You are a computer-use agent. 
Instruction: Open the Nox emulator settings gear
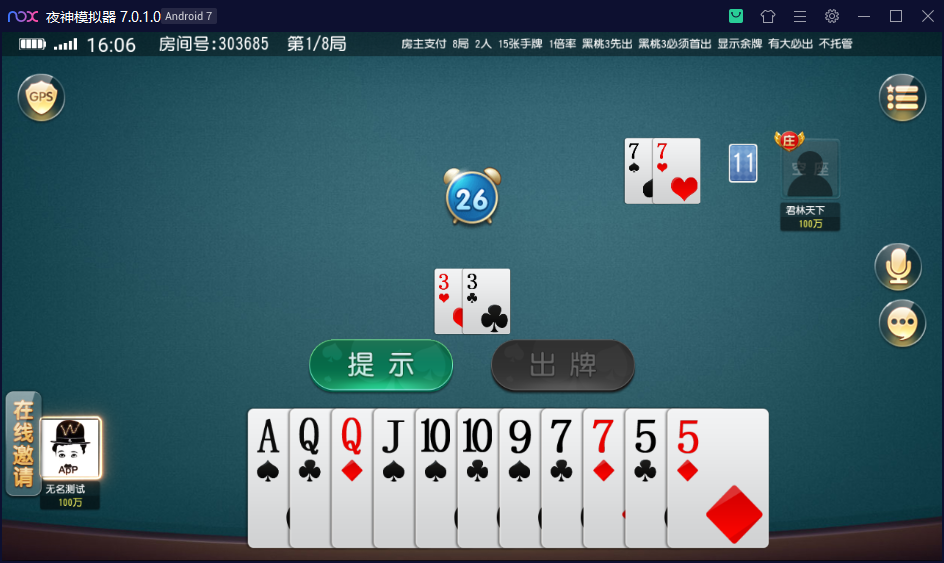[832, 16]
